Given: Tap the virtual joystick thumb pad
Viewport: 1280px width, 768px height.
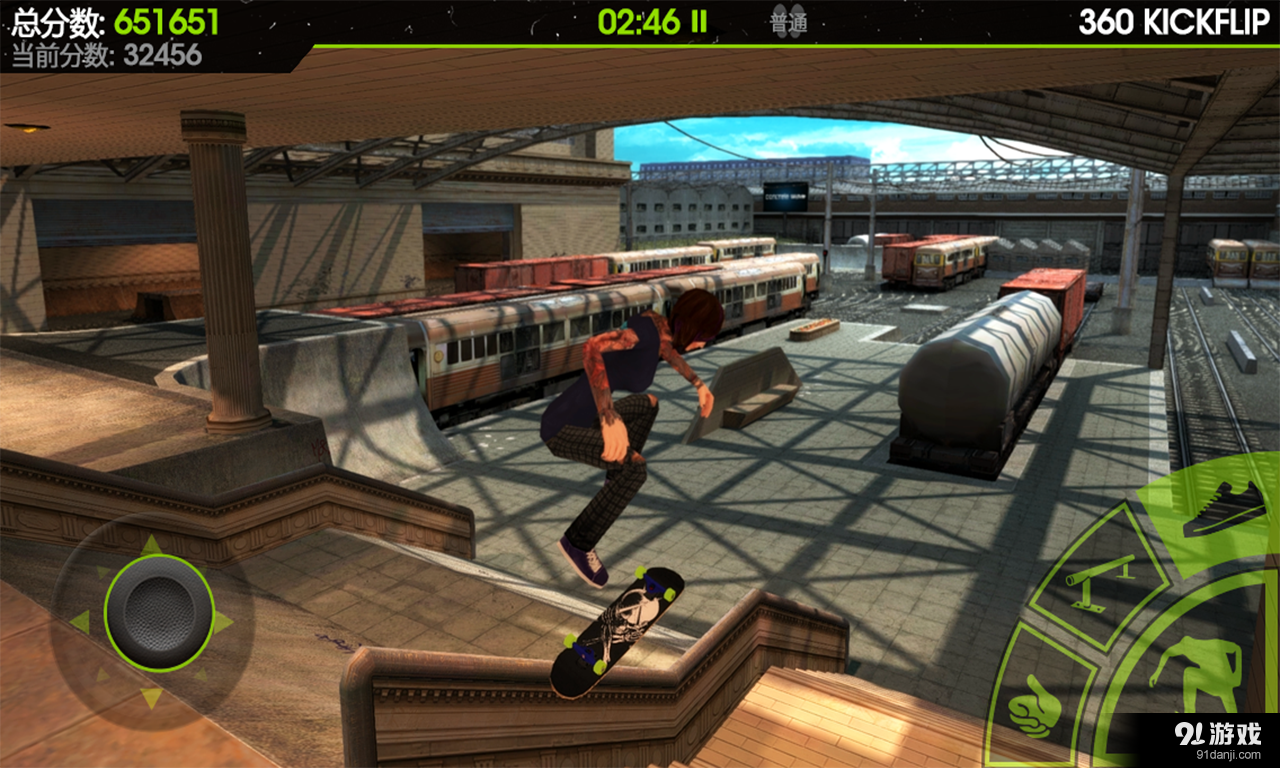Looking at the screenshot, I should click(159, 612).
